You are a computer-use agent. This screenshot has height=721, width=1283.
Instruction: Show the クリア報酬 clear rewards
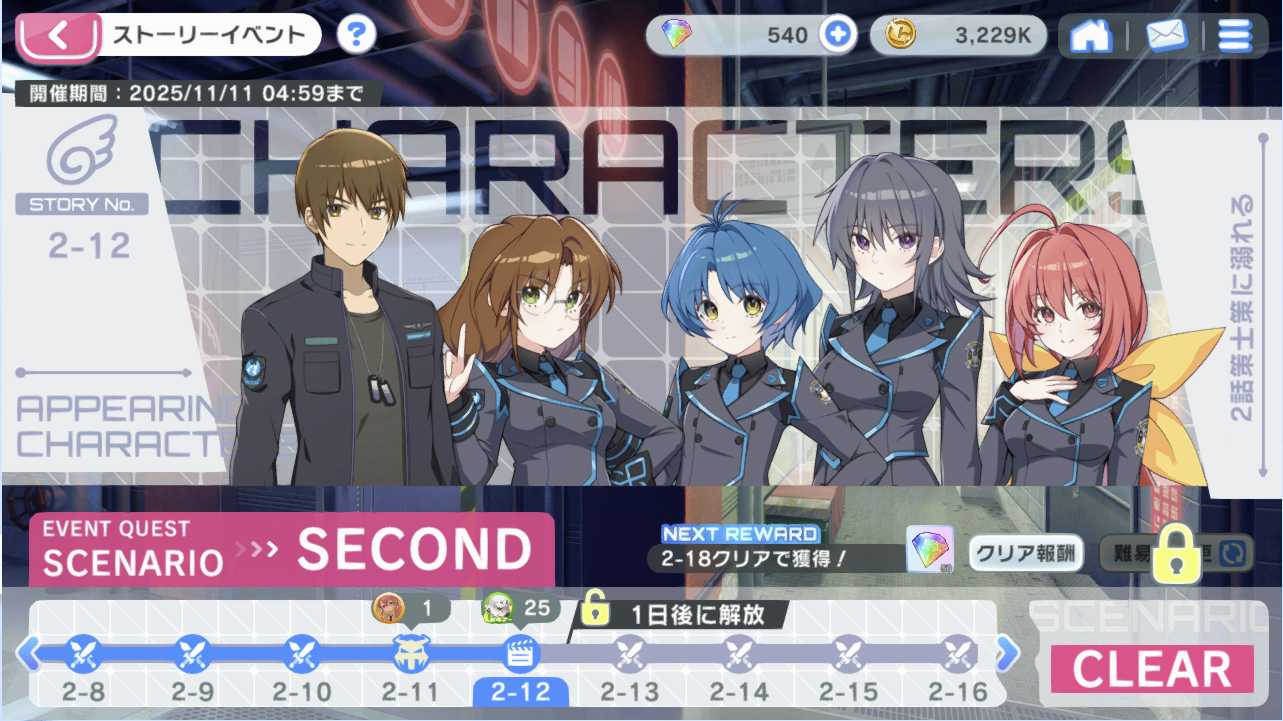point(1026,553)
